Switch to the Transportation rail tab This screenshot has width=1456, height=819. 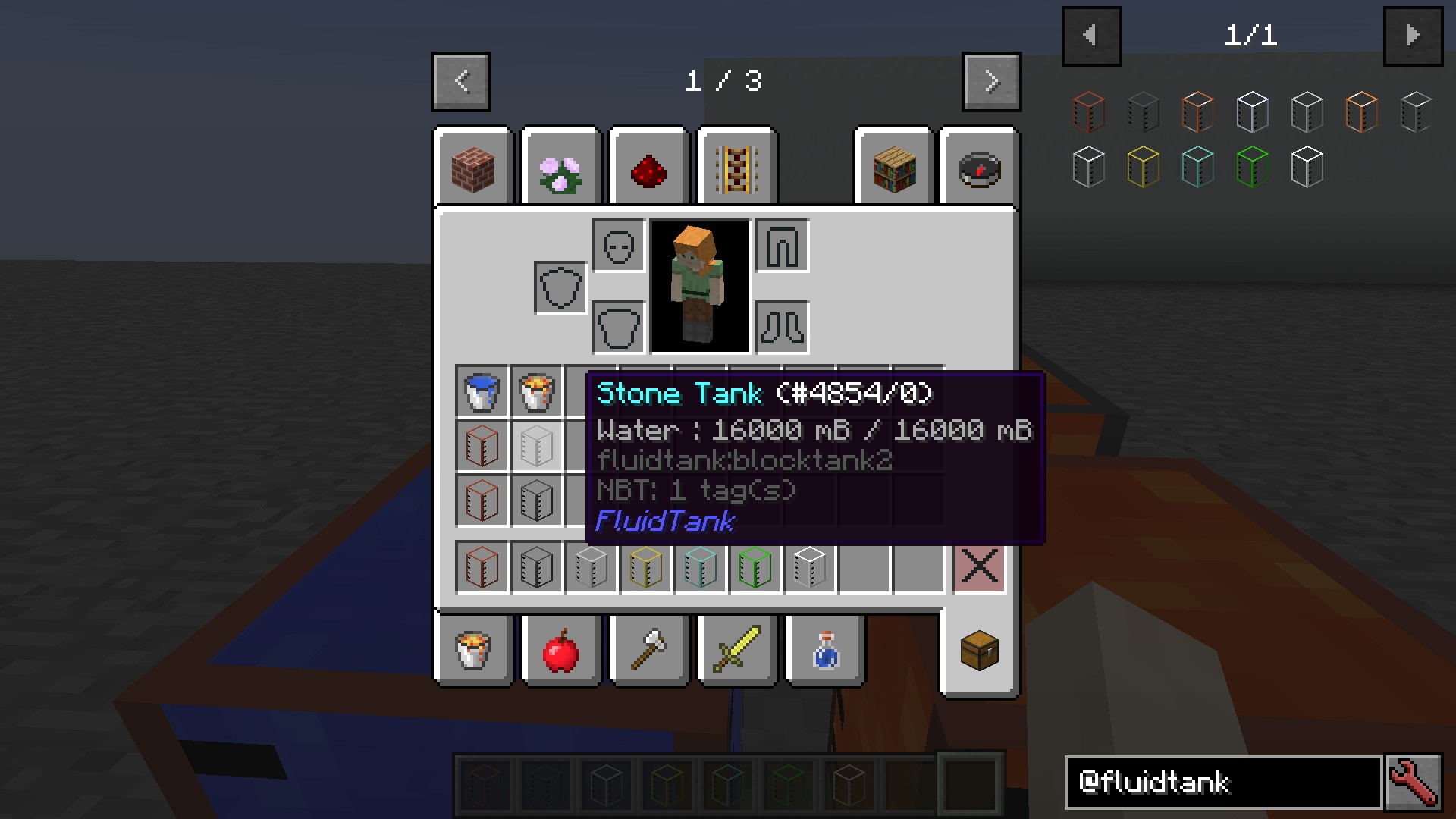[x=737, y=168]
